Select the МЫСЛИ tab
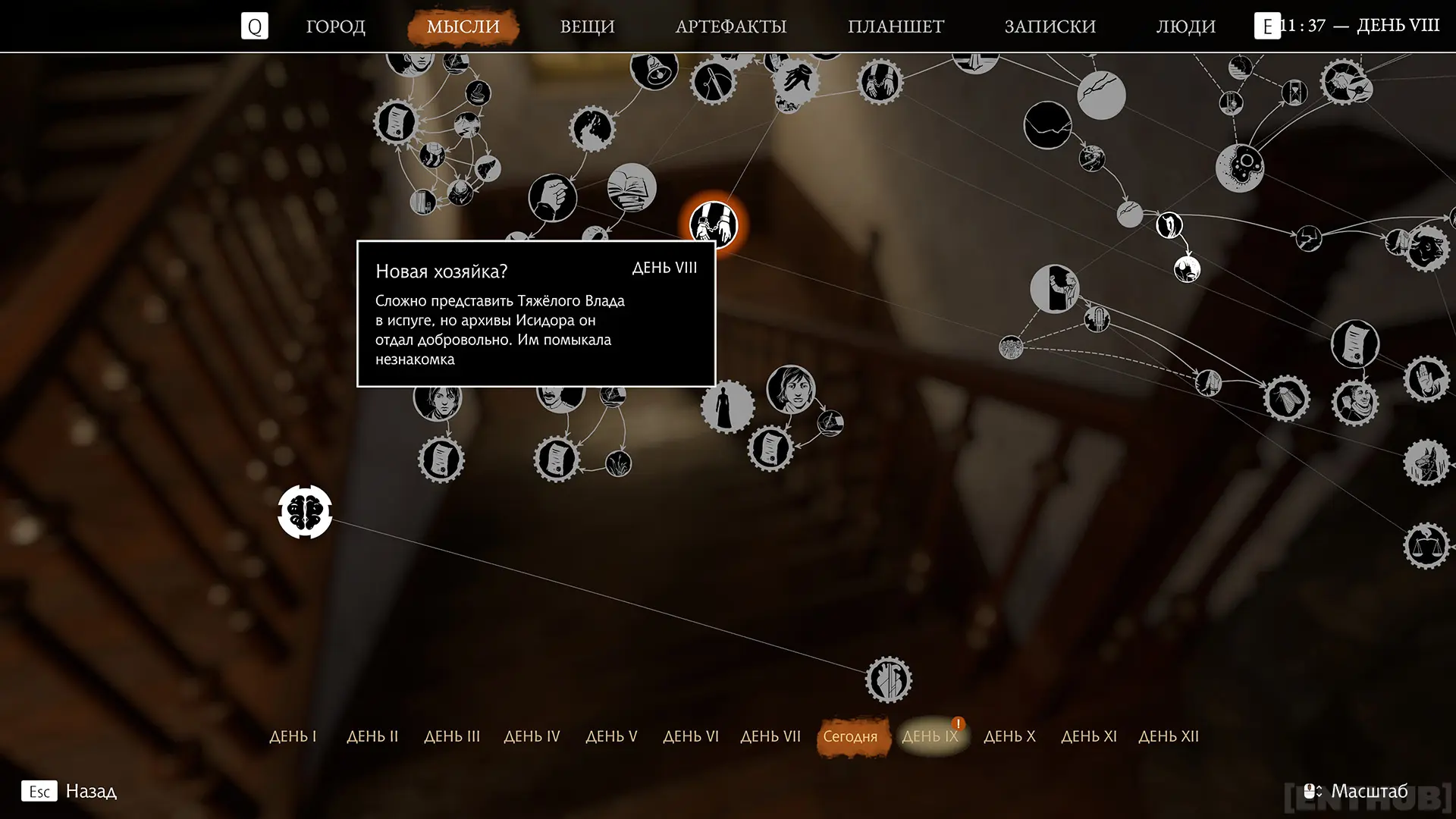Image resolution: width=1456 pixels, height=819 pixels. tap(463, 27)
